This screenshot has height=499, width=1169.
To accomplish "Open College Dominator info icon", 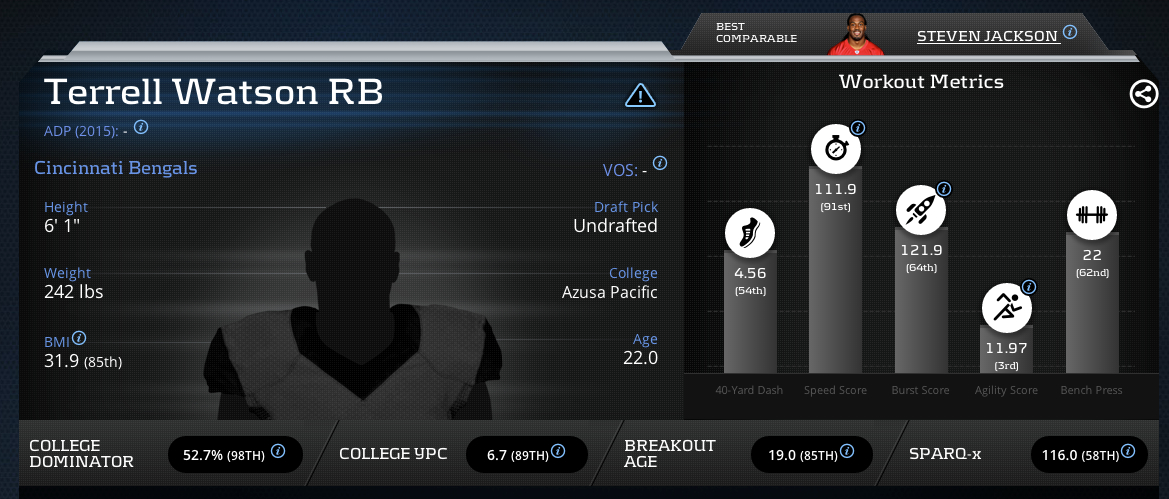I will [x=278, y=452].
